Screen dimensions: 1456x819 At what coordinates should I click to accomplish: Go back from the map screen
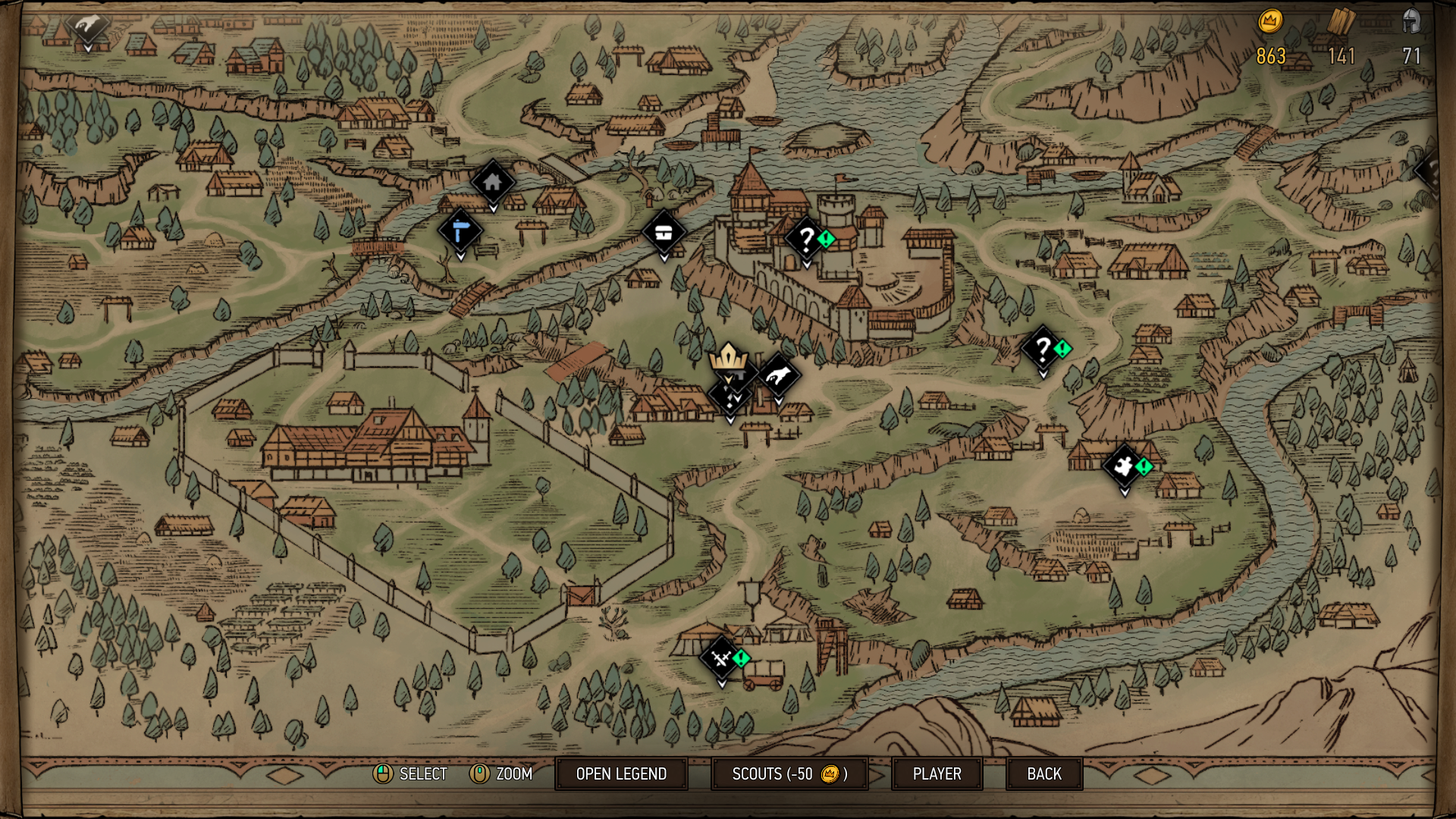pos(1043,773)
